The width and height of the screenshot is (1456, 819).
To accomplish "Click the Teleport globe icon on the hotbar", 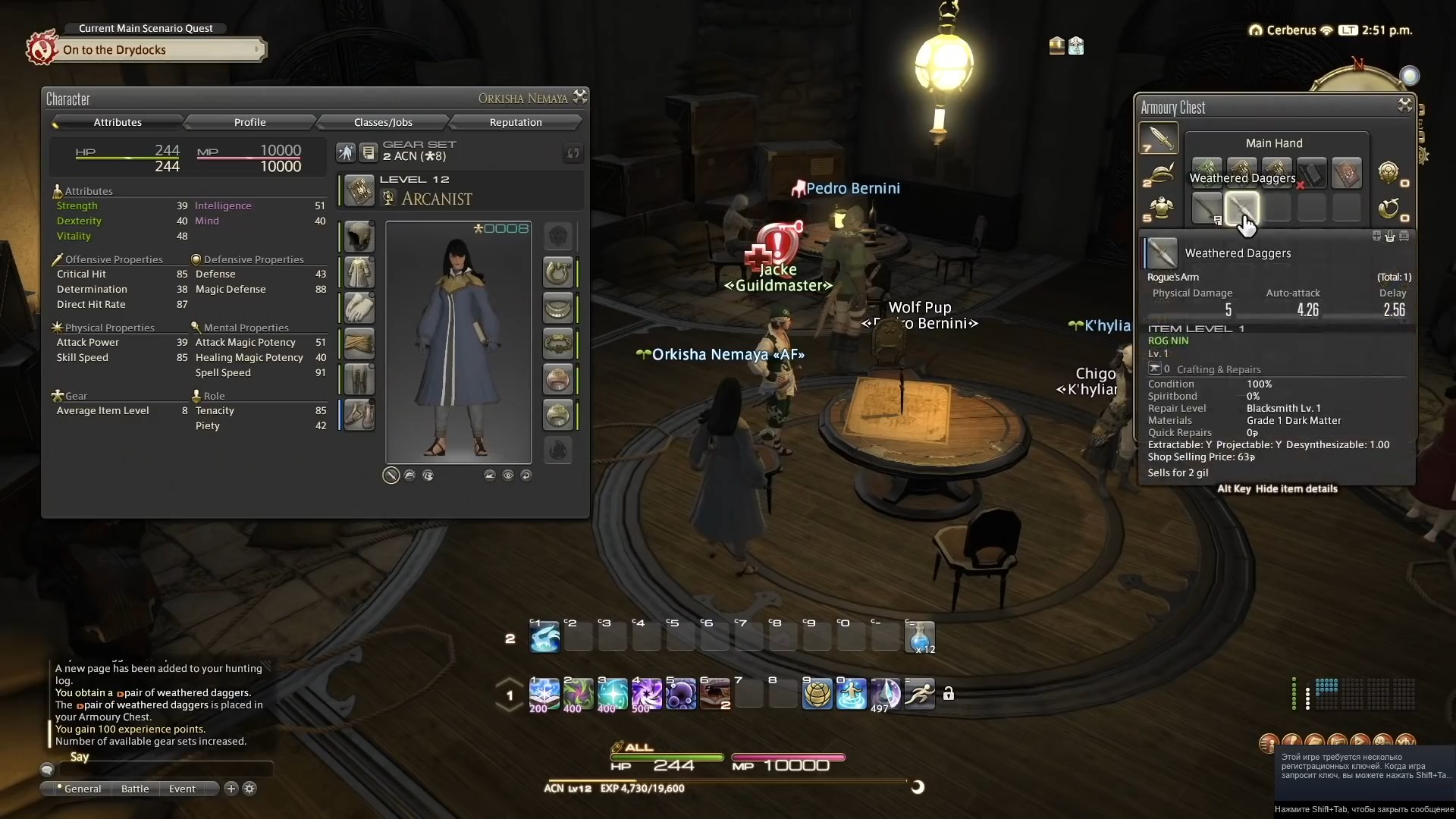I will point(817,694).
